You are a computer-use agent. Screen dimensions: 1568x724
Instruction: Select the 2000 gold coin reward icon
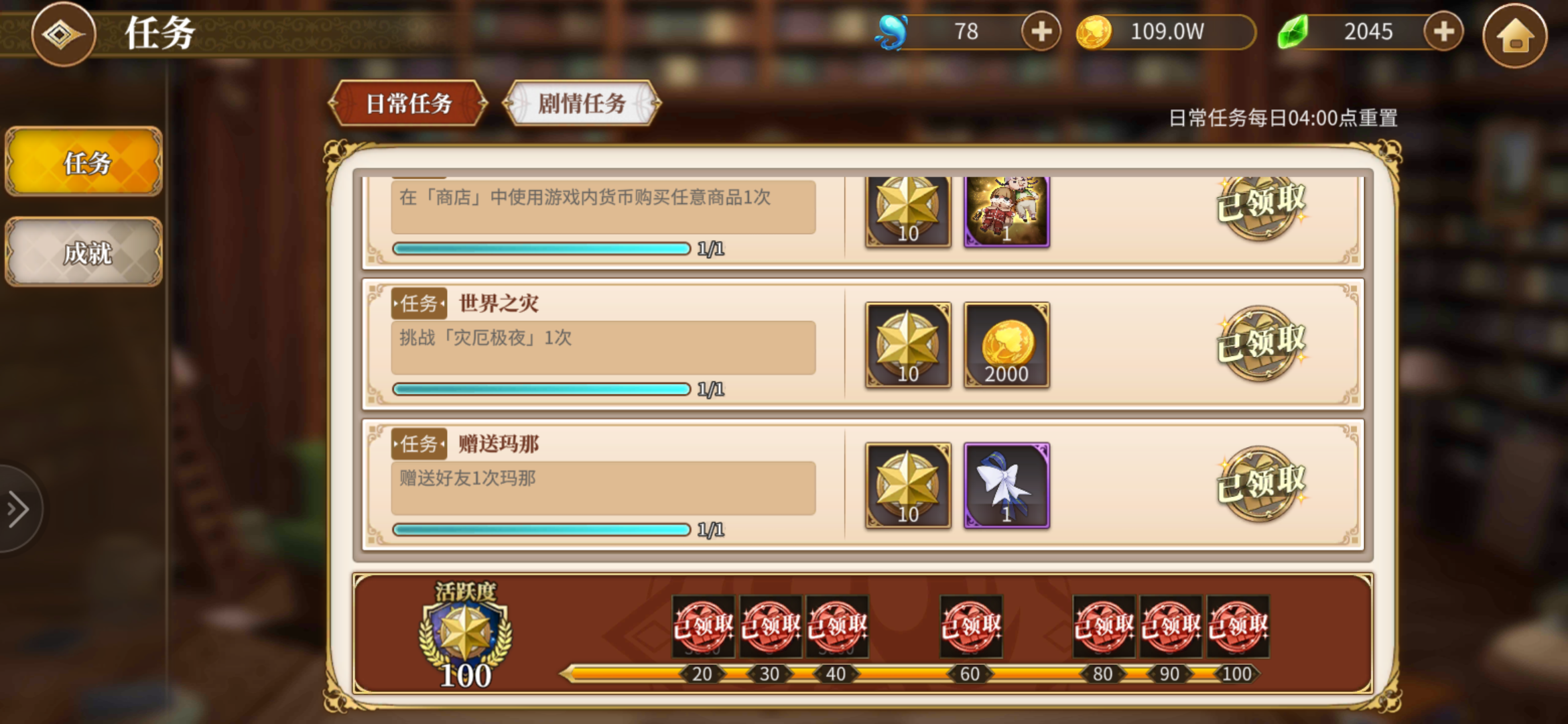tap(1006, 346)
